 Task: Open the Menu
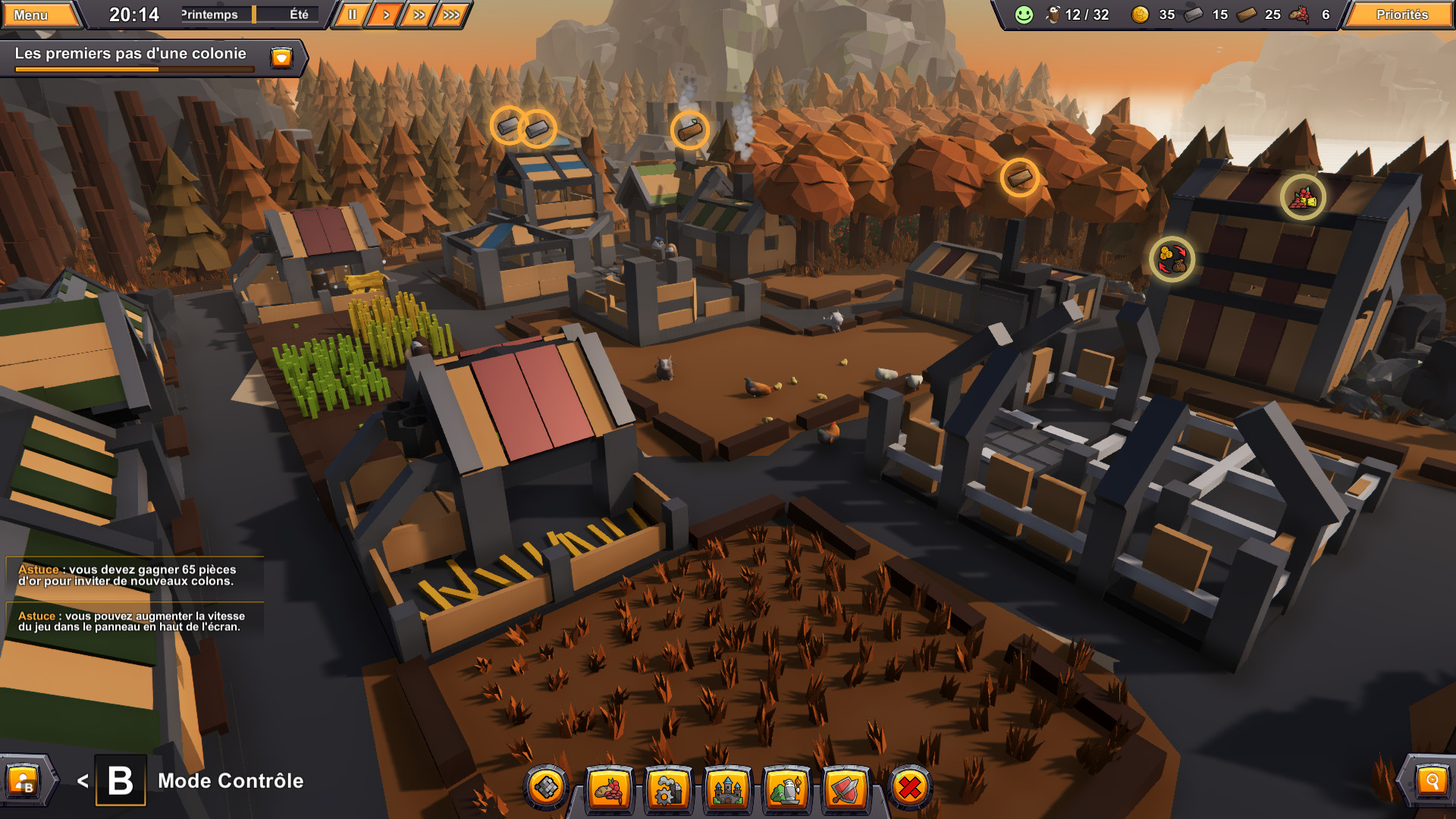41,13
